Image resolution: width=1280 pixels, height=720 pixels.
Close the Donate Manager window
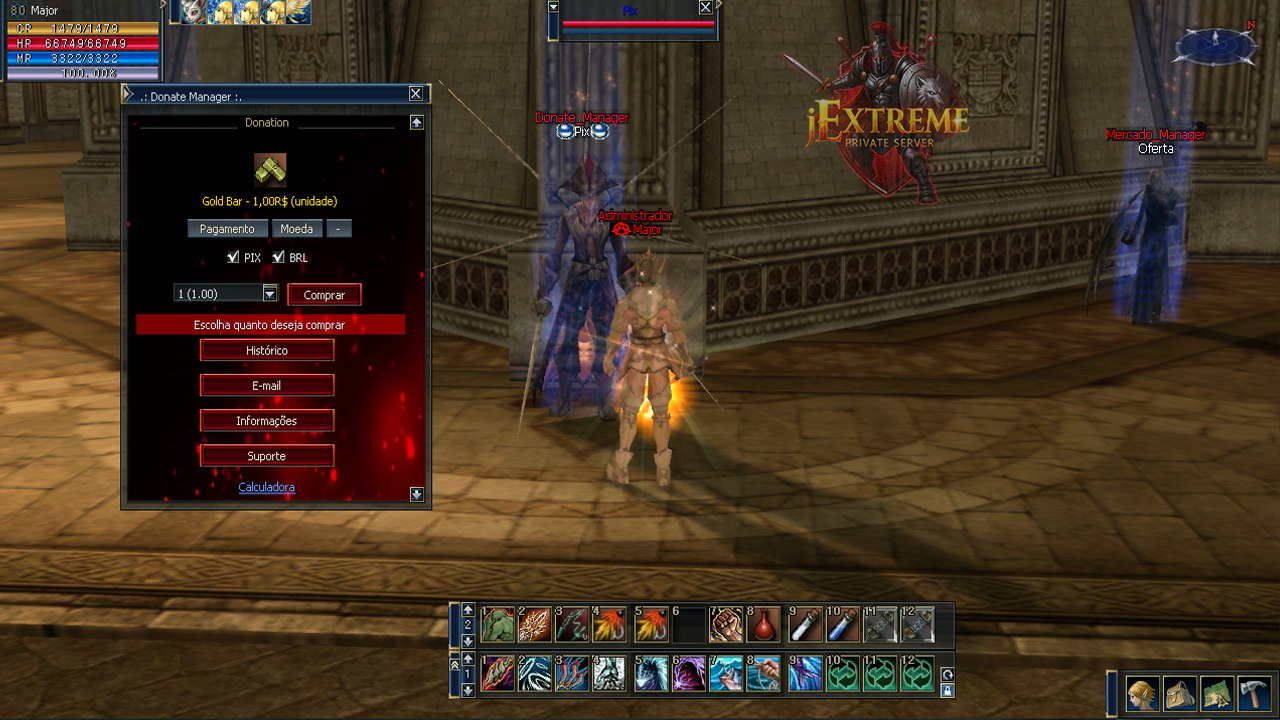point(415,94)
